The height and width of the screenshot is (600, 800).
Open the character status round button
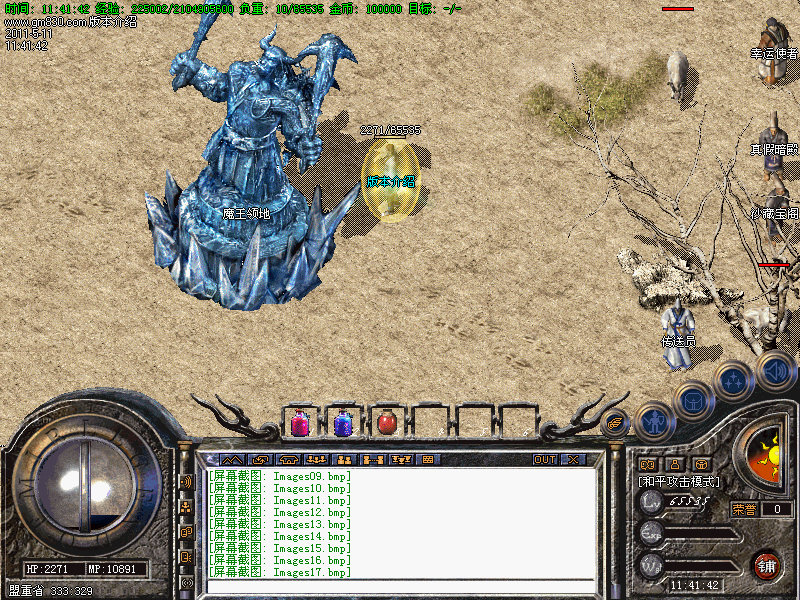pos(654,420)
